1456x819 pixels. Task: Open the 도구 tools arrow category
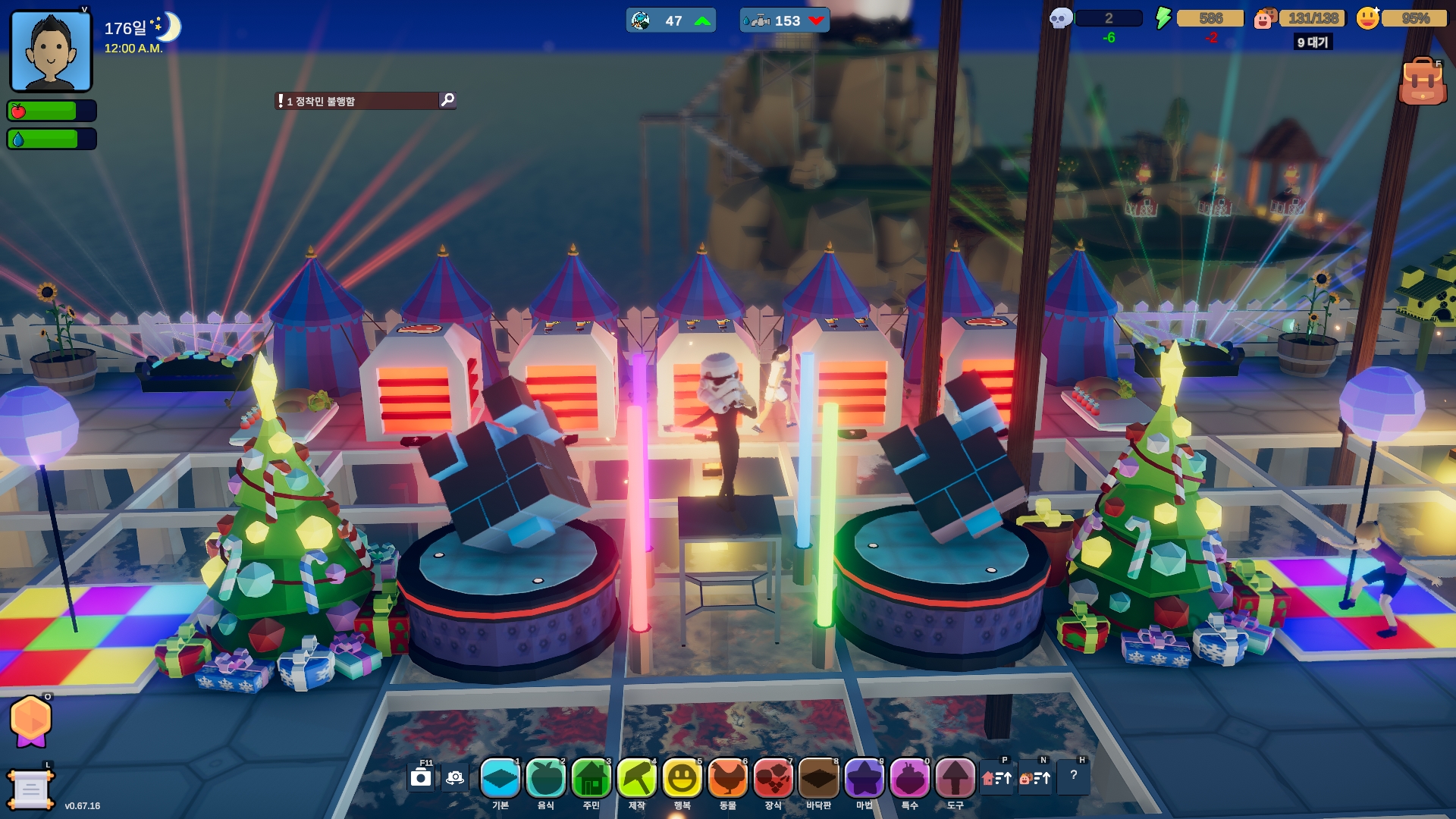(x=955, y=779)
